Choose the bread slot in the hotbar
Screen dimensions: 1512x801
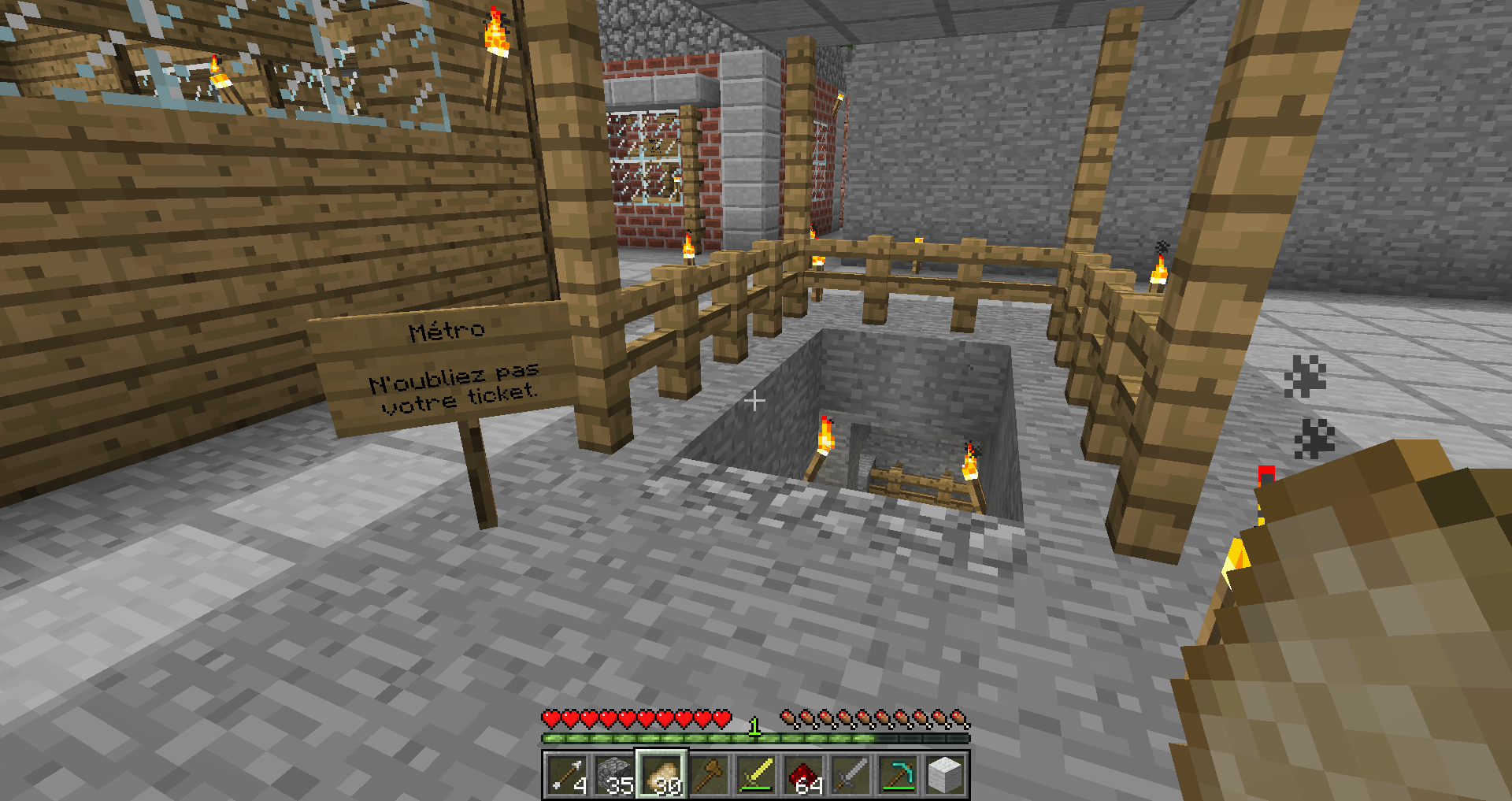click(661, 775)
